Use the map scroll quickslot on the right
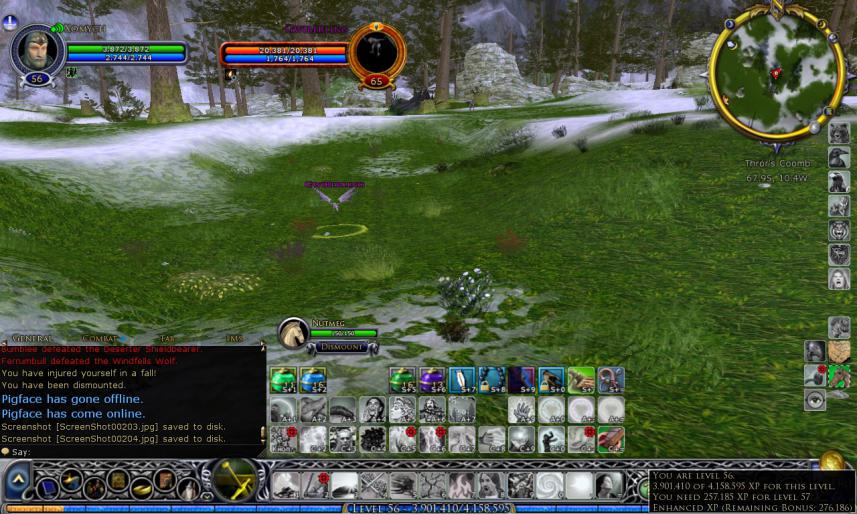This screenshot has width=857, height=514. [840, 351]
